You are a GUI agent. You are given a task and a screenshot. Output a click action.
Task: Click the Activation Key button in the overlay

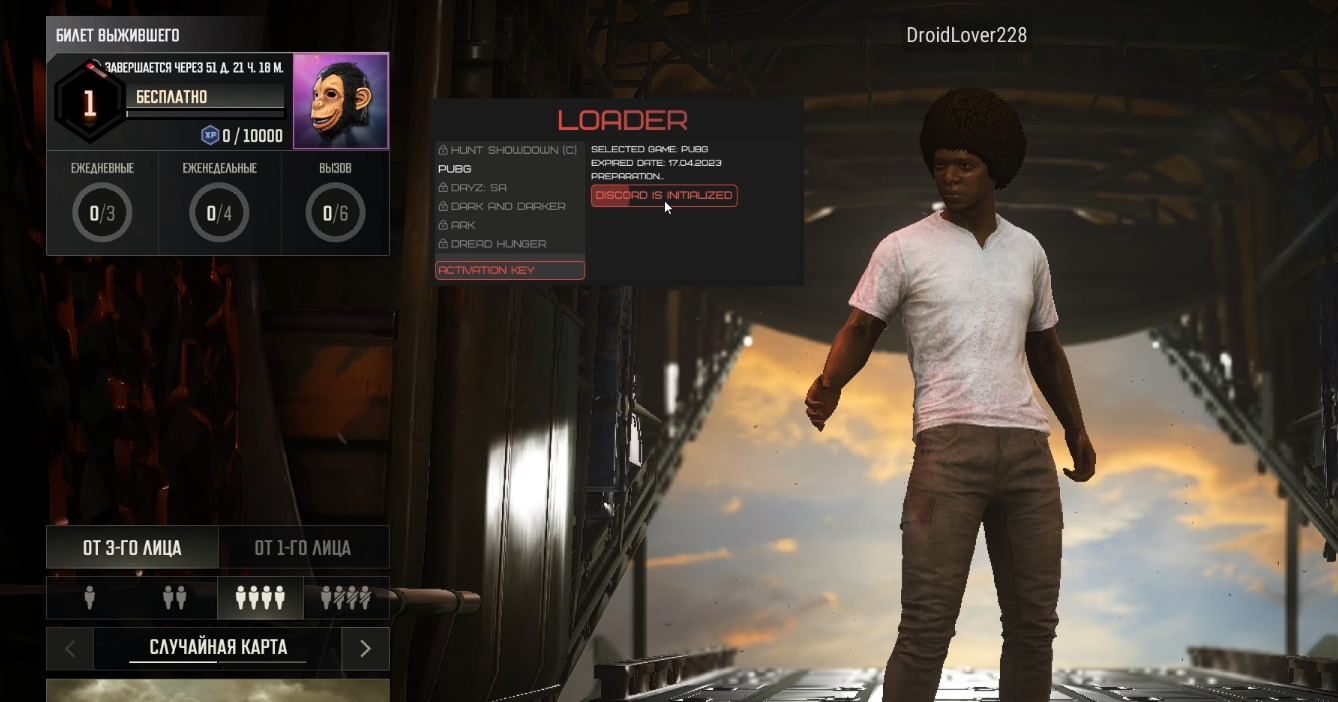coord(510,270)
